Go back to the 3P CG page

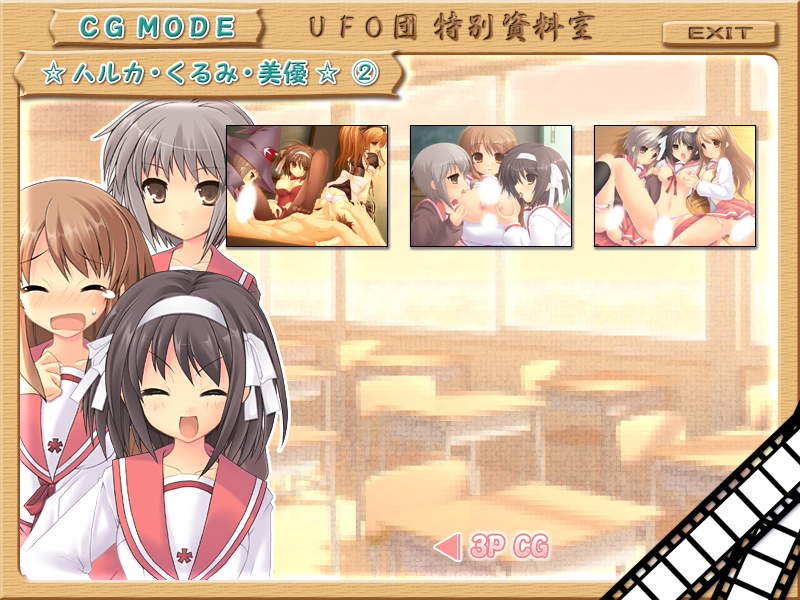pos(494,547)
